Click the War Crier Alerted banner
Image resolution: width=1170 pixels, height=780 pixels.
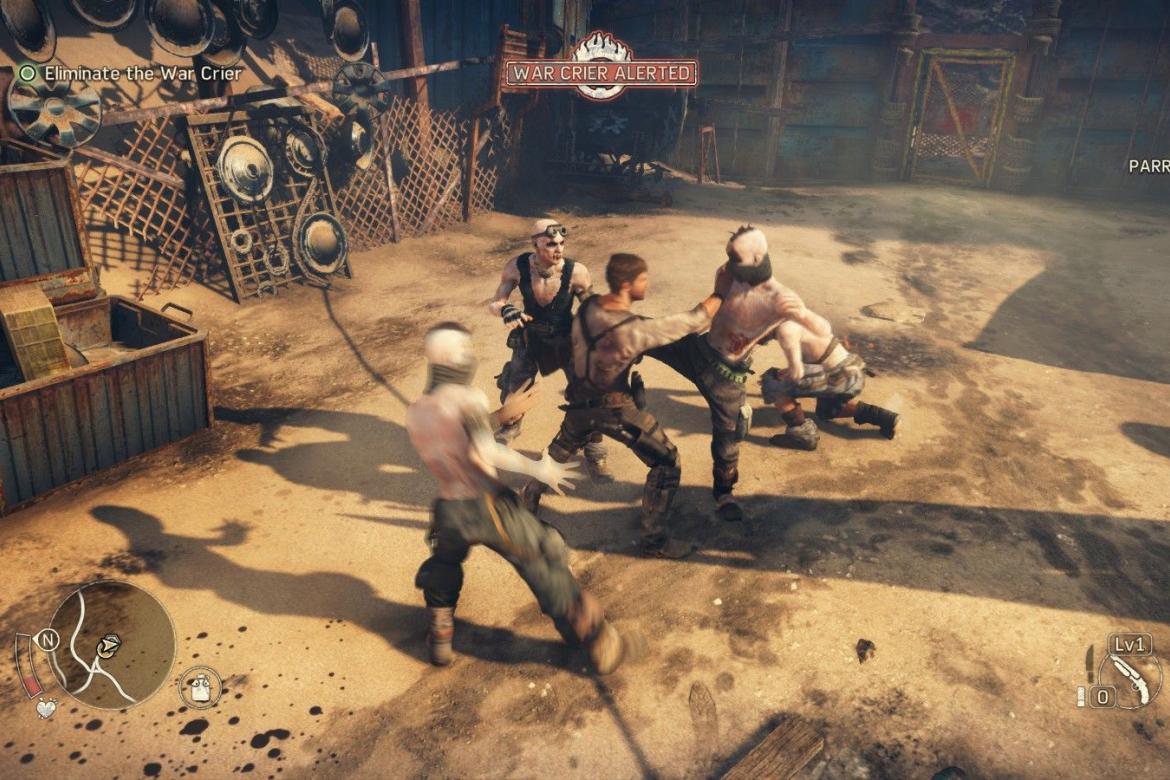(601, 73)
